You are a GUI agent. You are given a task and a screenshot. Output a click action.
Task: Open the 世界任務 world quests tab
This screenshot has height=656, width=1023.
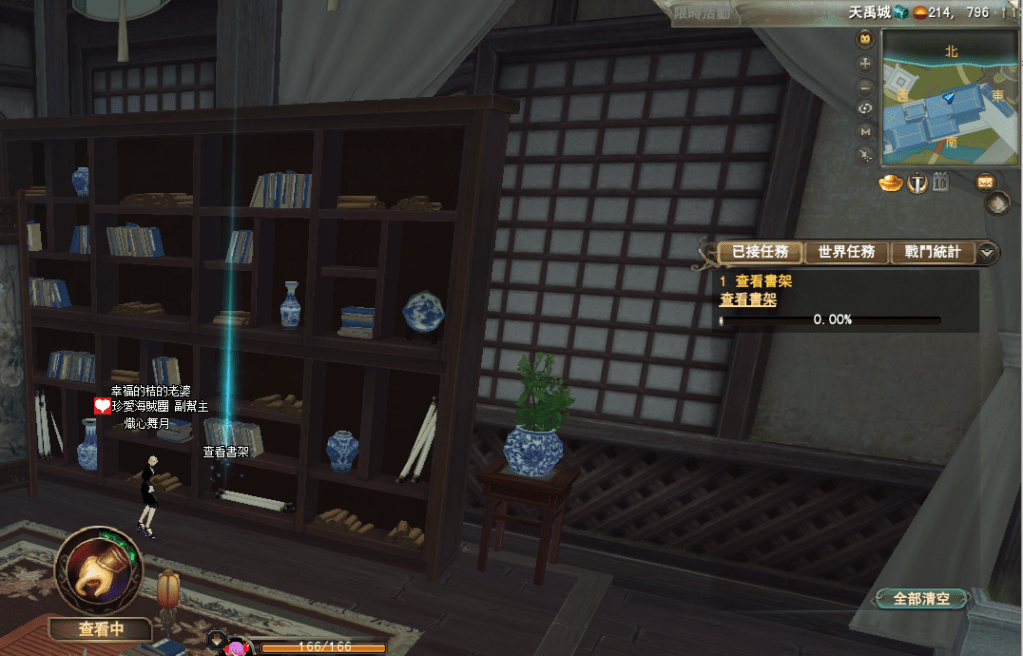pyautogui.click(x=846, y=252)
